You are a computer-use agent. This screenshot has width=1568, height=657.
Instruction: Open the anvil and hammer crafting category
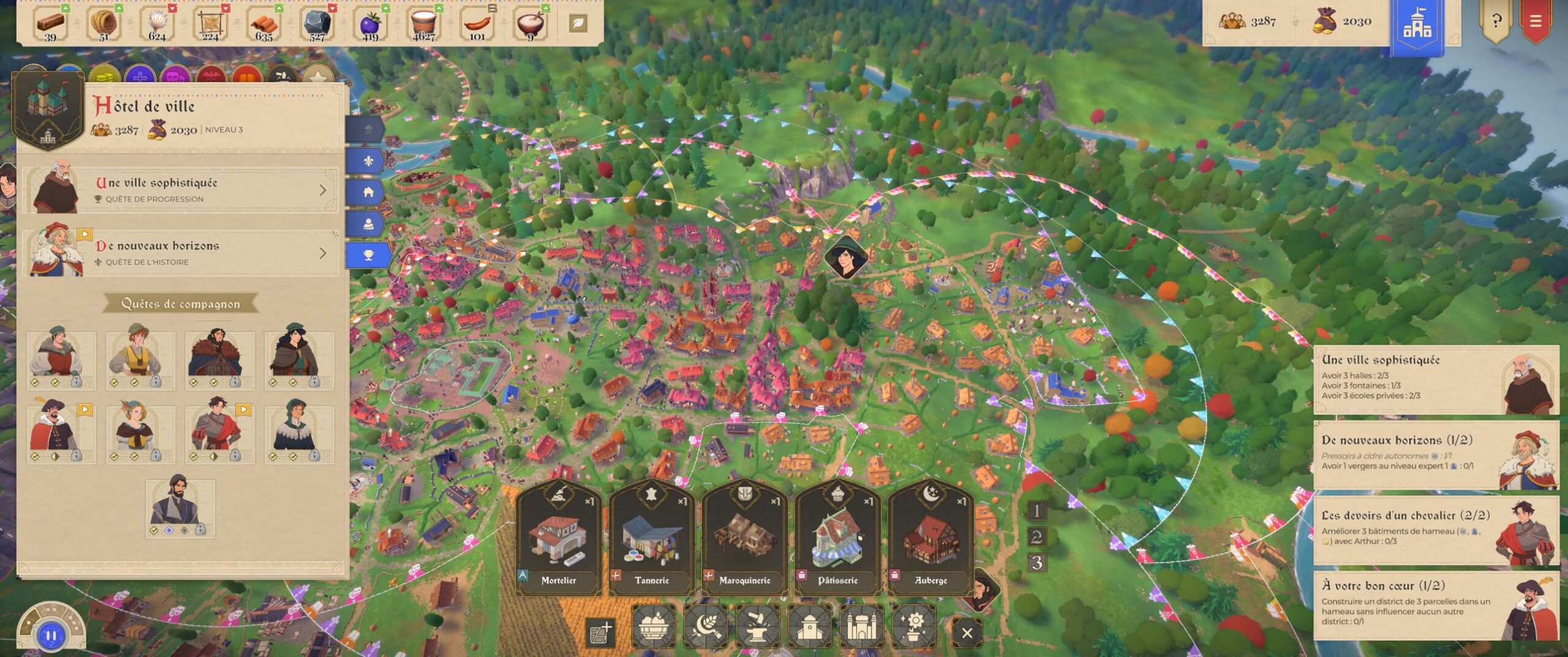(x=757, y=626)
